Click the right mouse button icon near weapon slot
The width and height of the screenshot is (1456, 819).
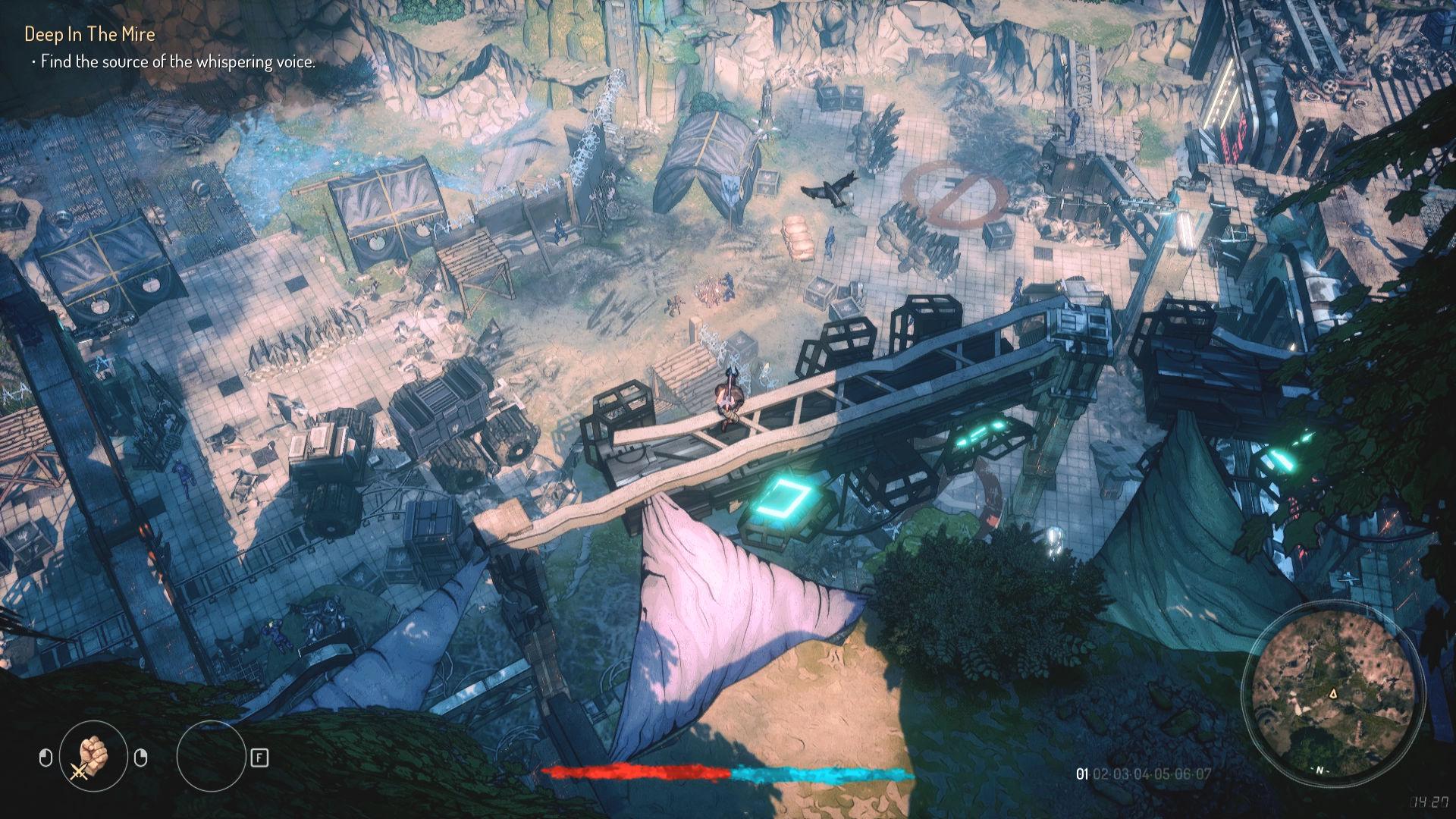141,757
